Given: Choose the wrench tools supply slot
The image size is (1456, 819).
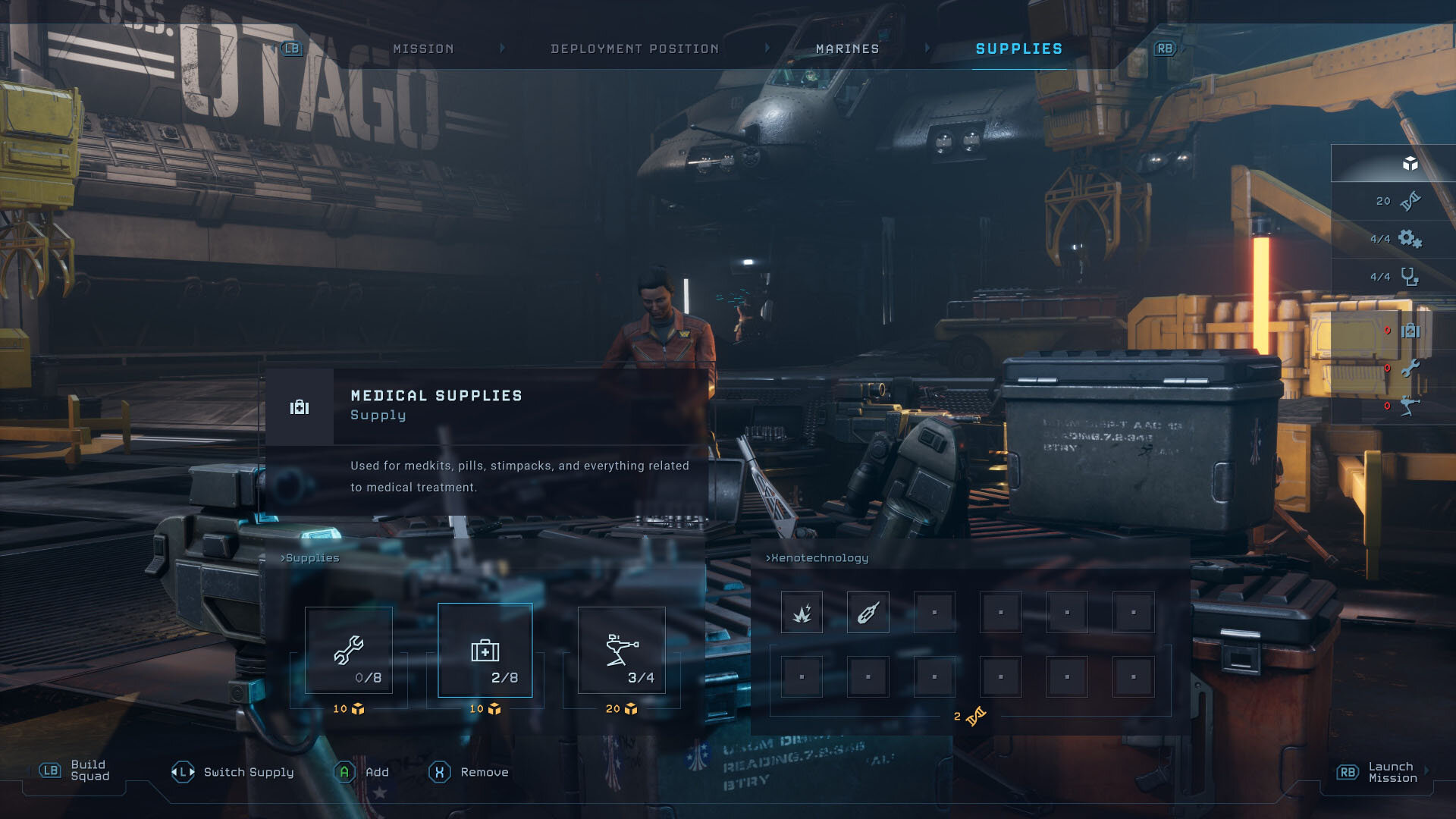Looking at the screenshot, I should point(349,650).
